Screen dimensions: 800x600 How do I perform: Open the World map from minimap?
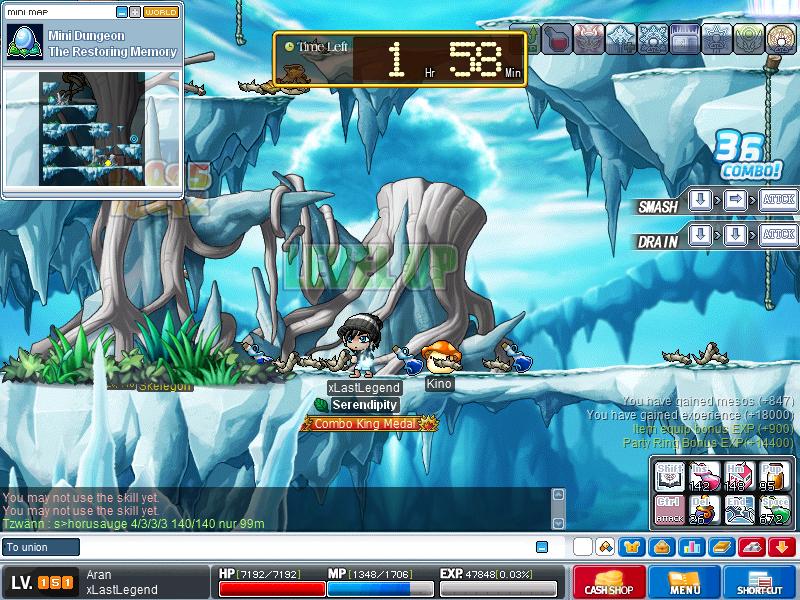[x=161, y=12]
